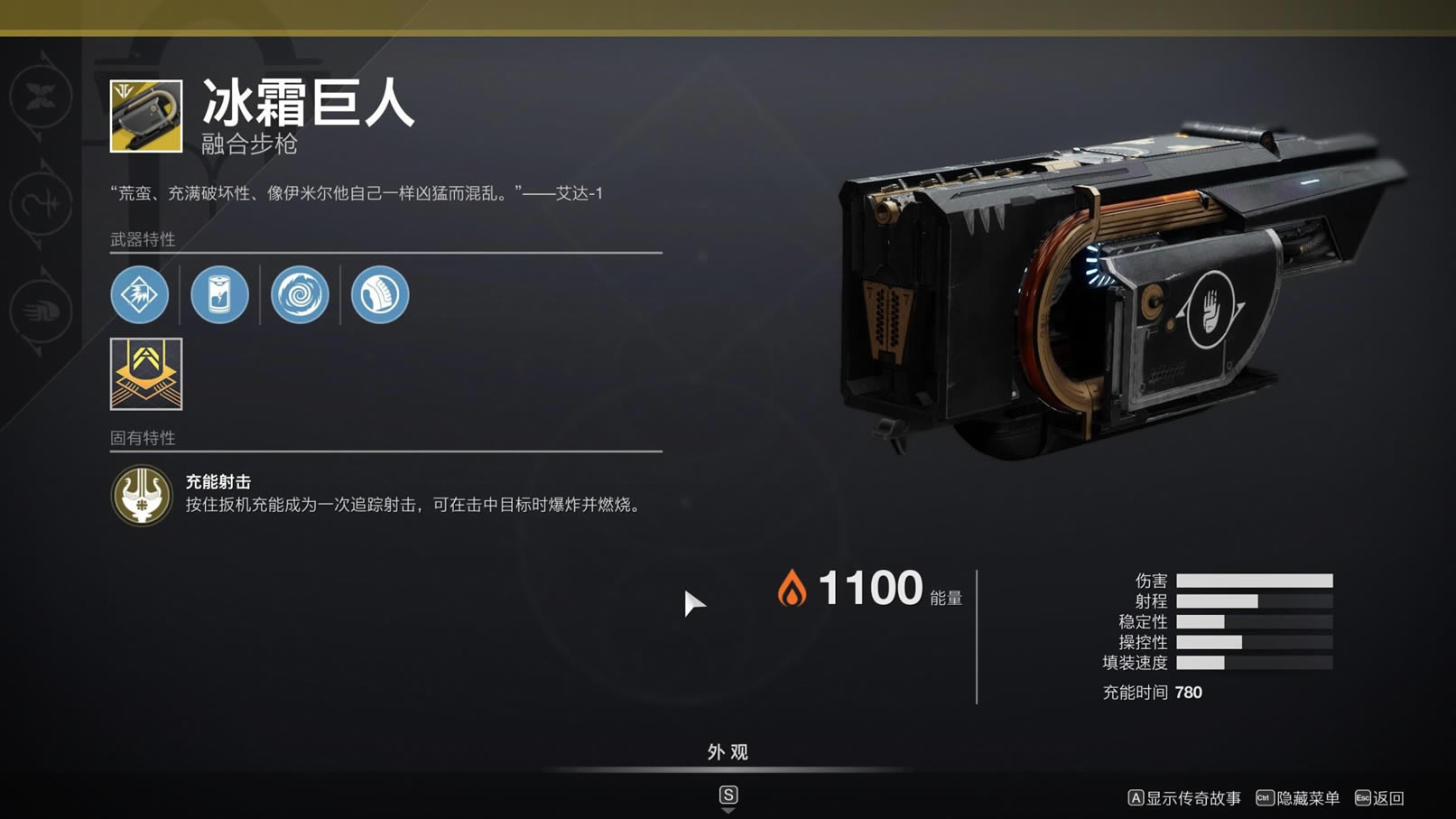This screenshot has width=1456, height=819.
Task: Select the first weapon perk with diamond icon
Action: pos(140,294)
